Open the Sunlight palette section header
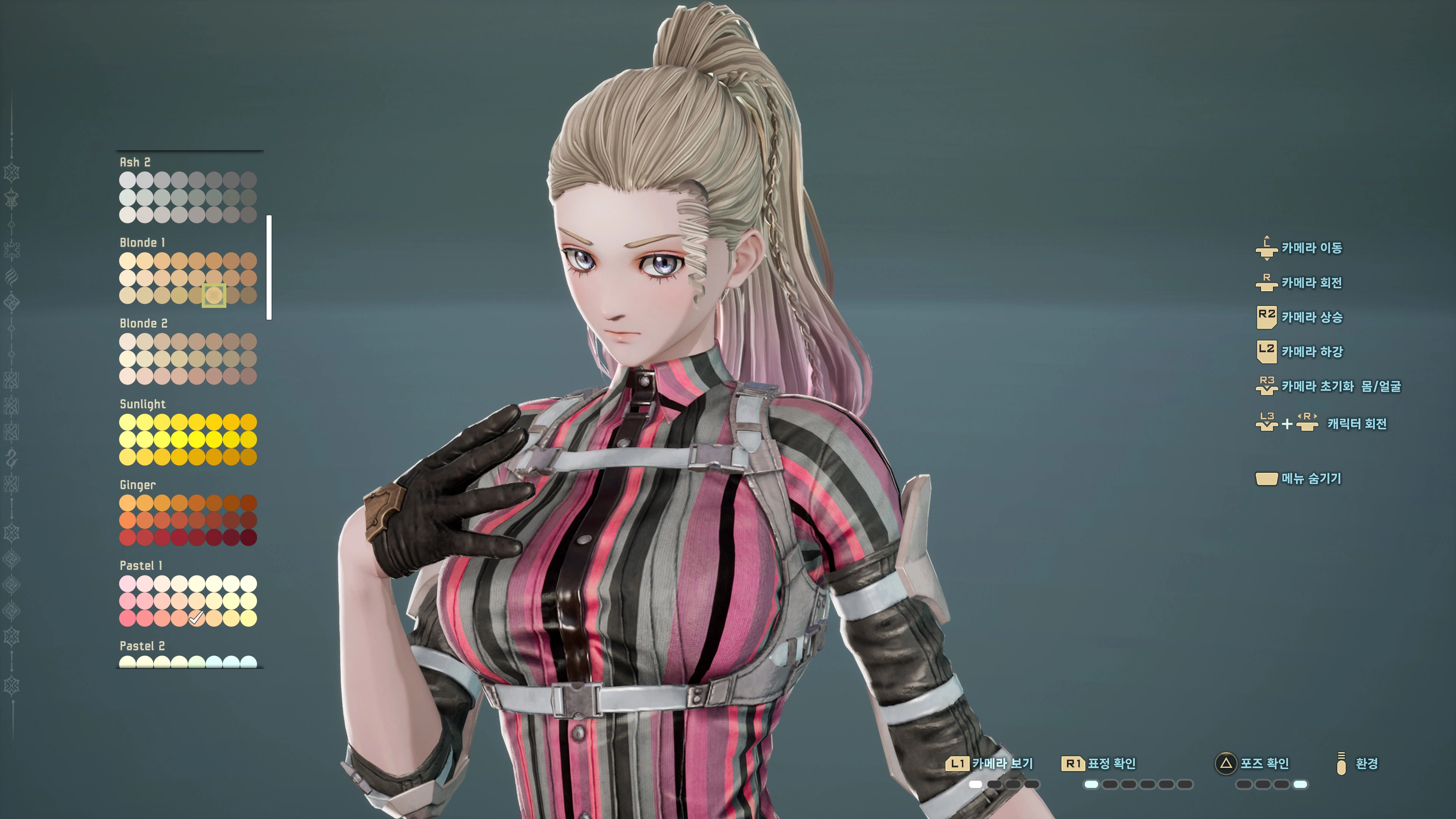 point(143,404)
